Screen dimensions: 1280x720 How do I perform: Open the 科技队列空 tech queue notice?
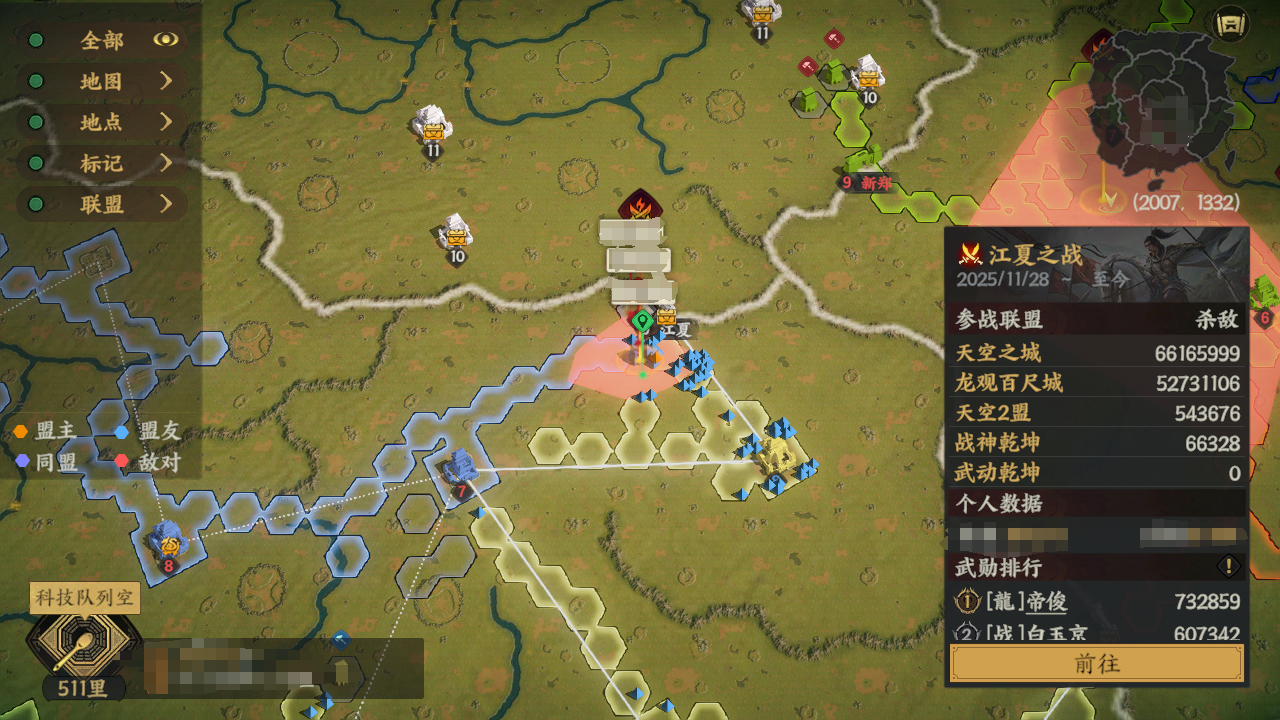click(x=84, y=598)
